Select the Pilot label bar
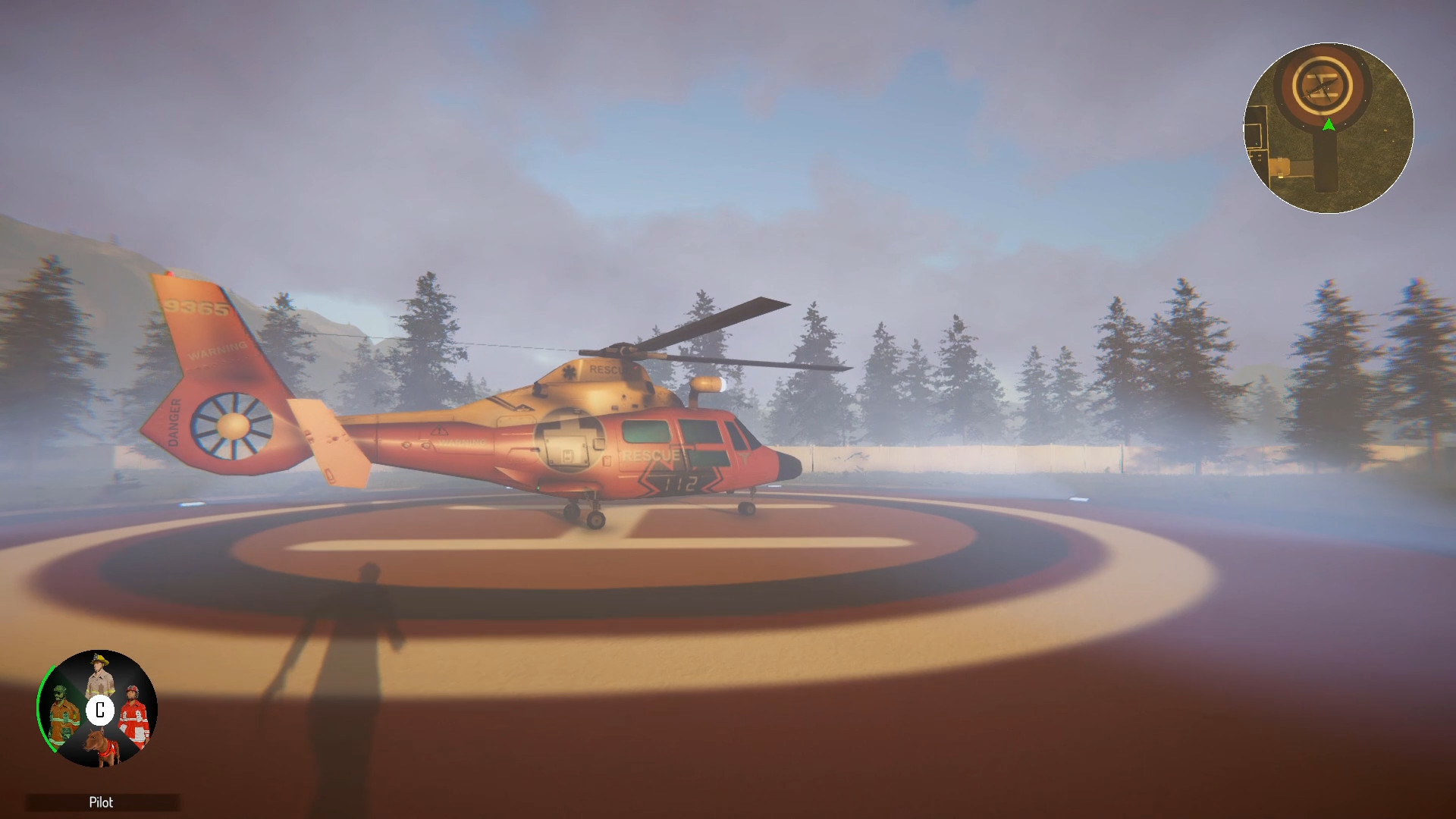This screenshot has height=819, width=1456. pyautogui.click(x=102, y=802)
